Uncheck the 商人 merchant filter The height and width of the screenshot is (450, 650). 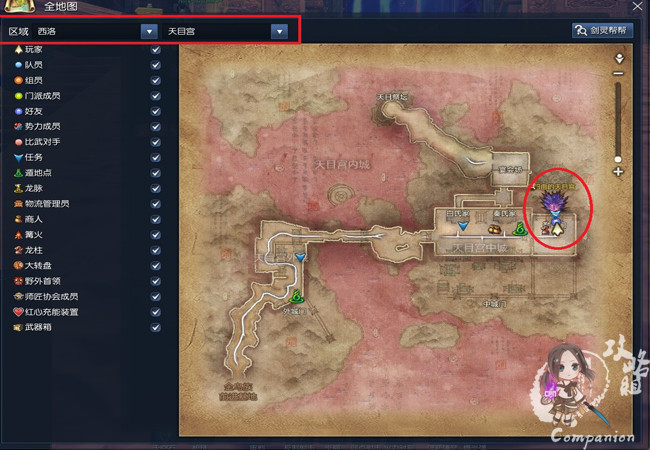pyautogui.click(x=155, y=219)
